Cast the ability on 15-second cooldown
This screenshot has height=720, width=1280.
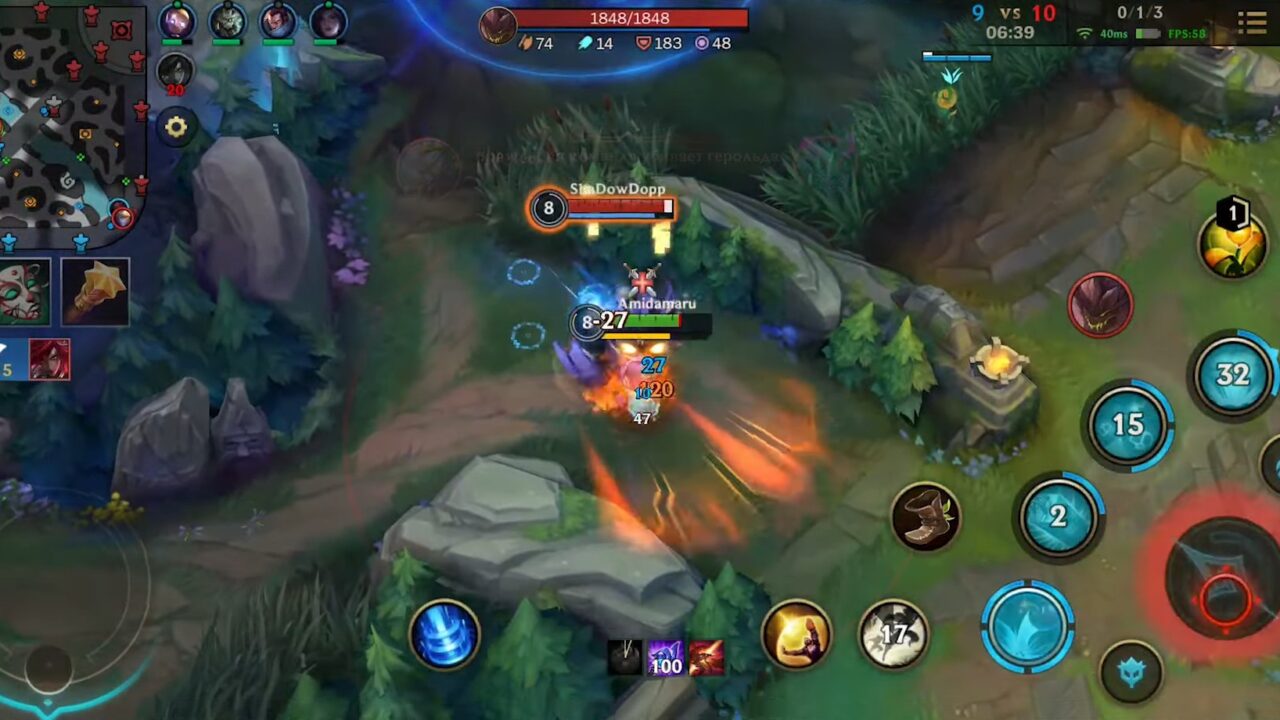(1130, 424)
